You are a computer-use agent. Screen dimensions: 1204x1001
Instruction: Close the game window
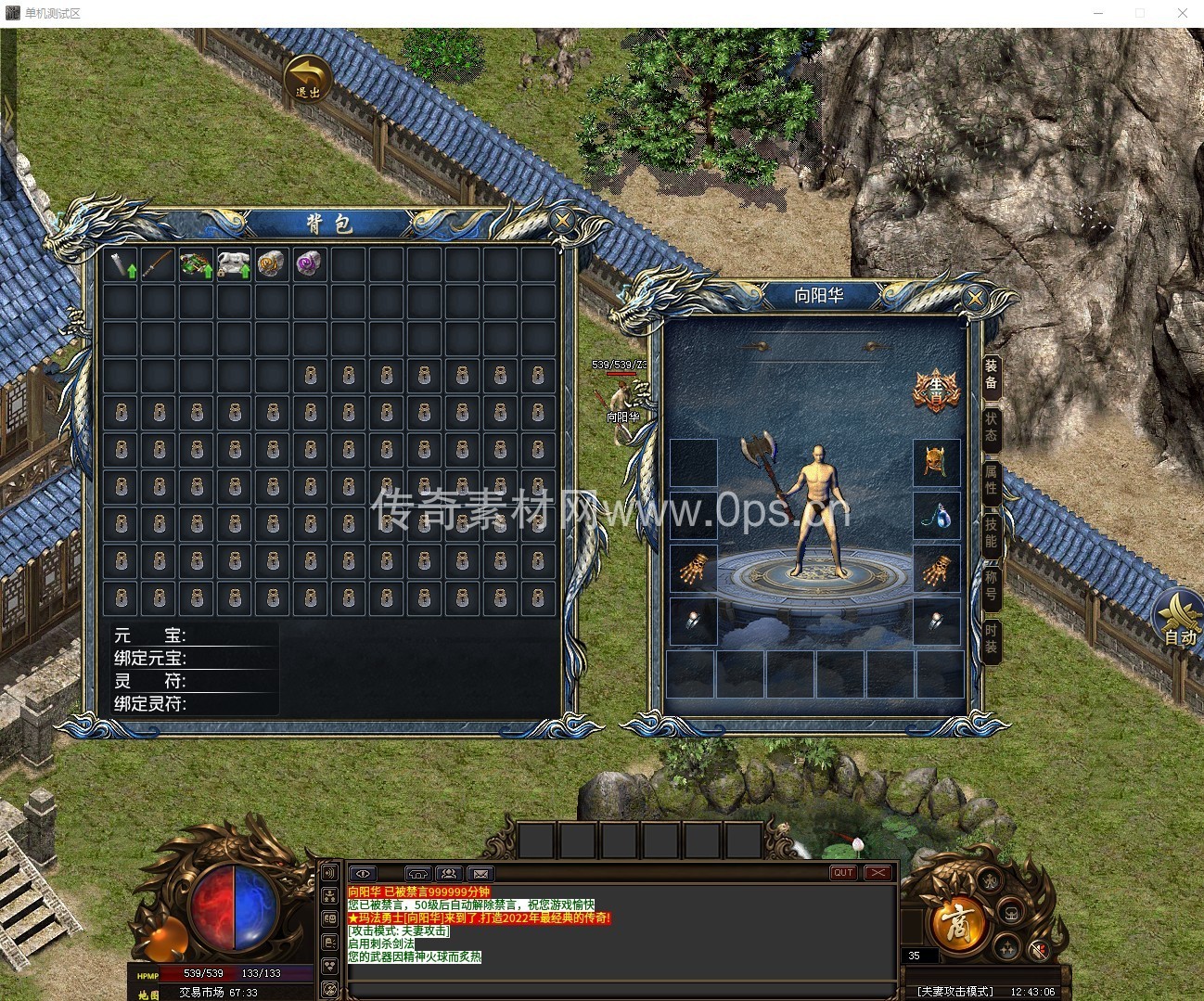pyautogui.click(x=1183, y=13)
